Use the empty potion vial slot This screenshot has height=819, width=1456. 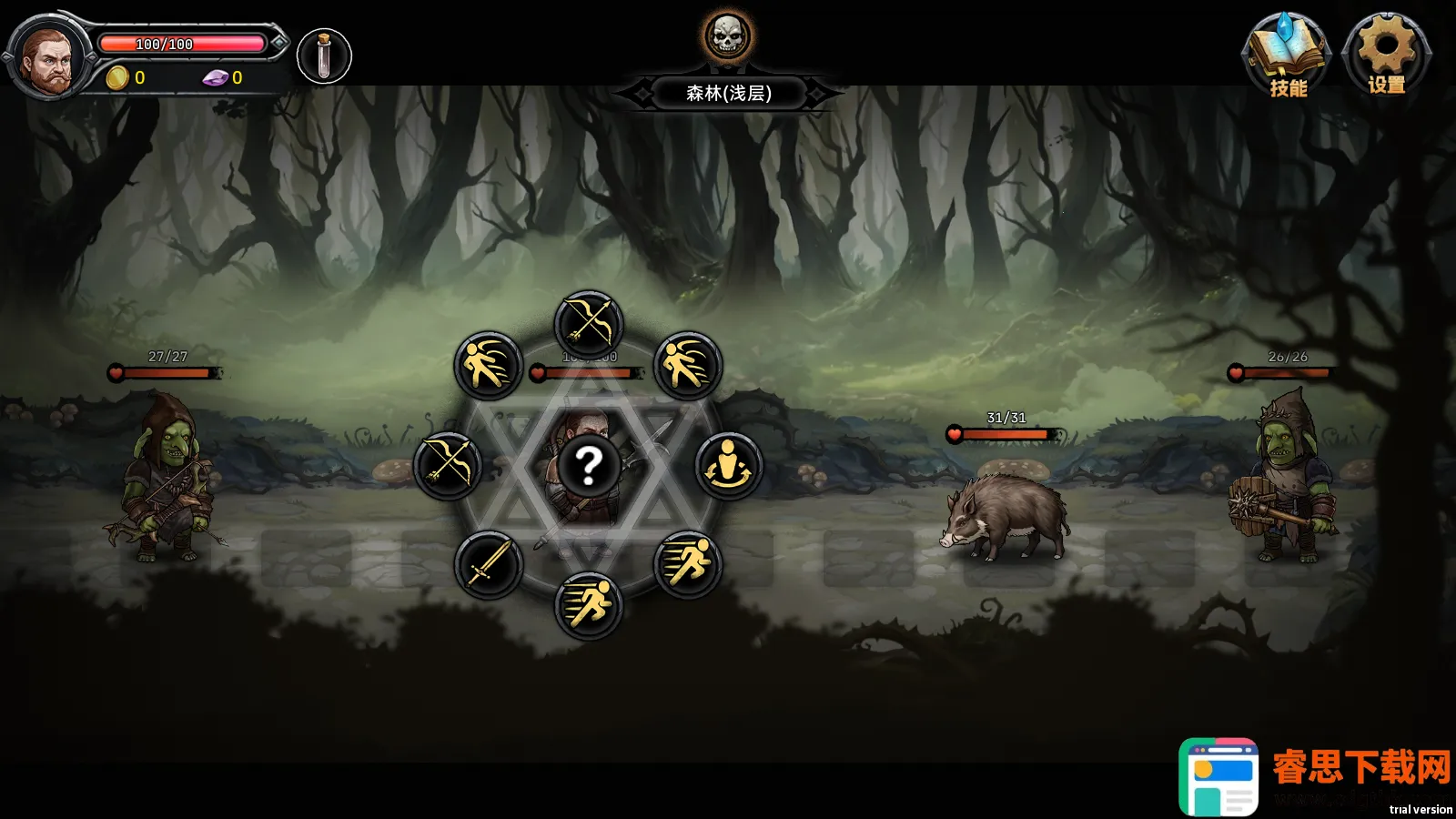click(324, 56)
